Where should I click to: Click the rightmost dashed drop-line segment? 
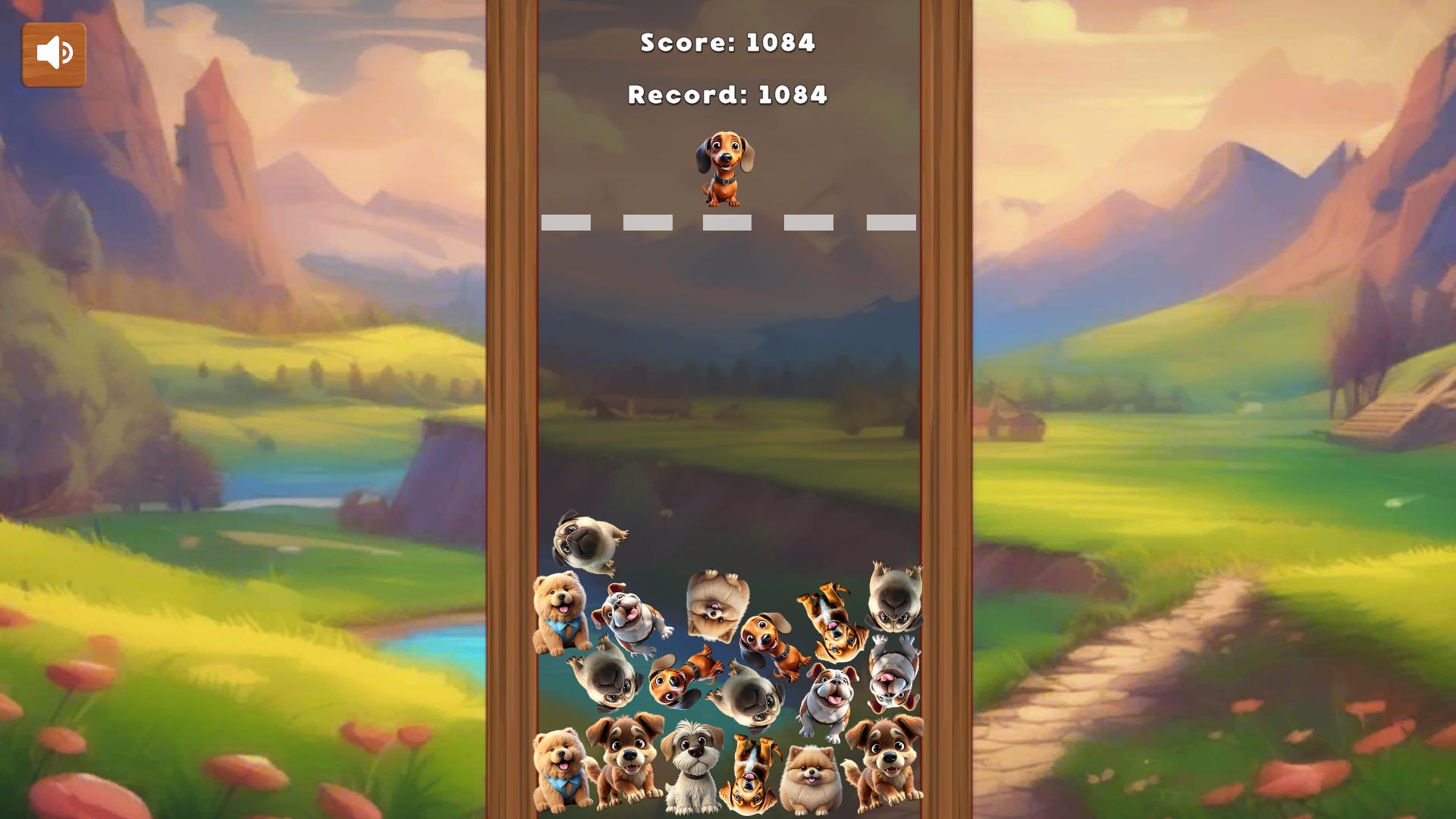tap(890, 222)
